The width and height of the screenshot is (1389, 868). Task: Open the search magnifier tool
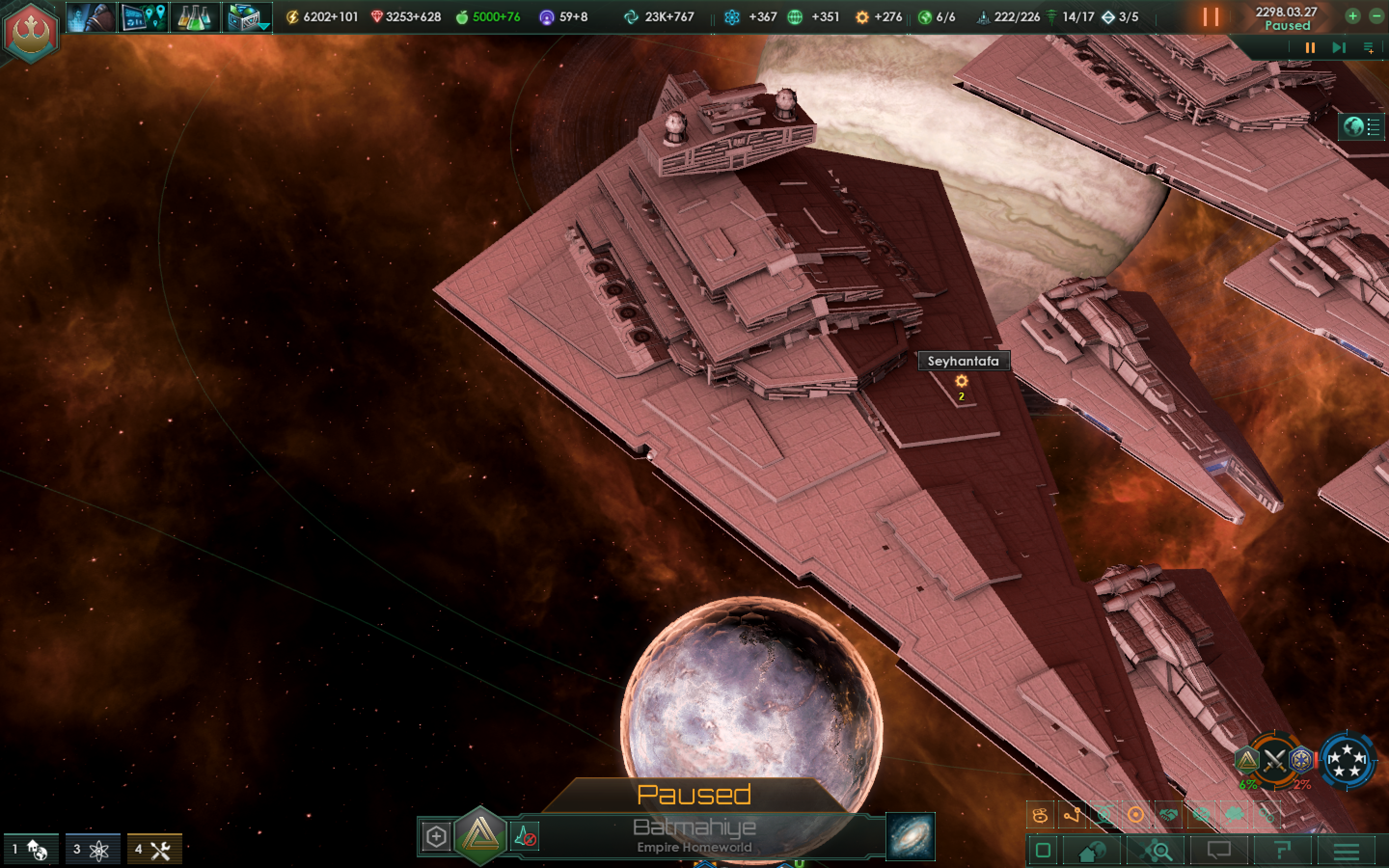pyautogui.click(x=1157, y=850)
